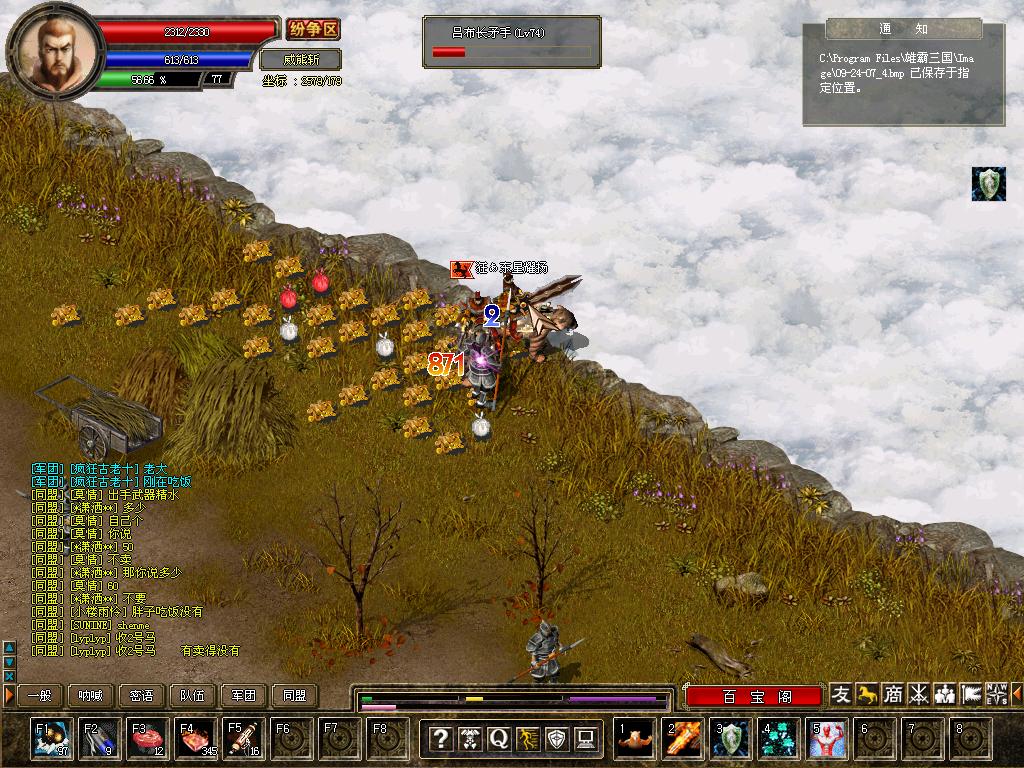Open the compass map icon
The width and height of the screenshot is (1024, 768).
997,694
